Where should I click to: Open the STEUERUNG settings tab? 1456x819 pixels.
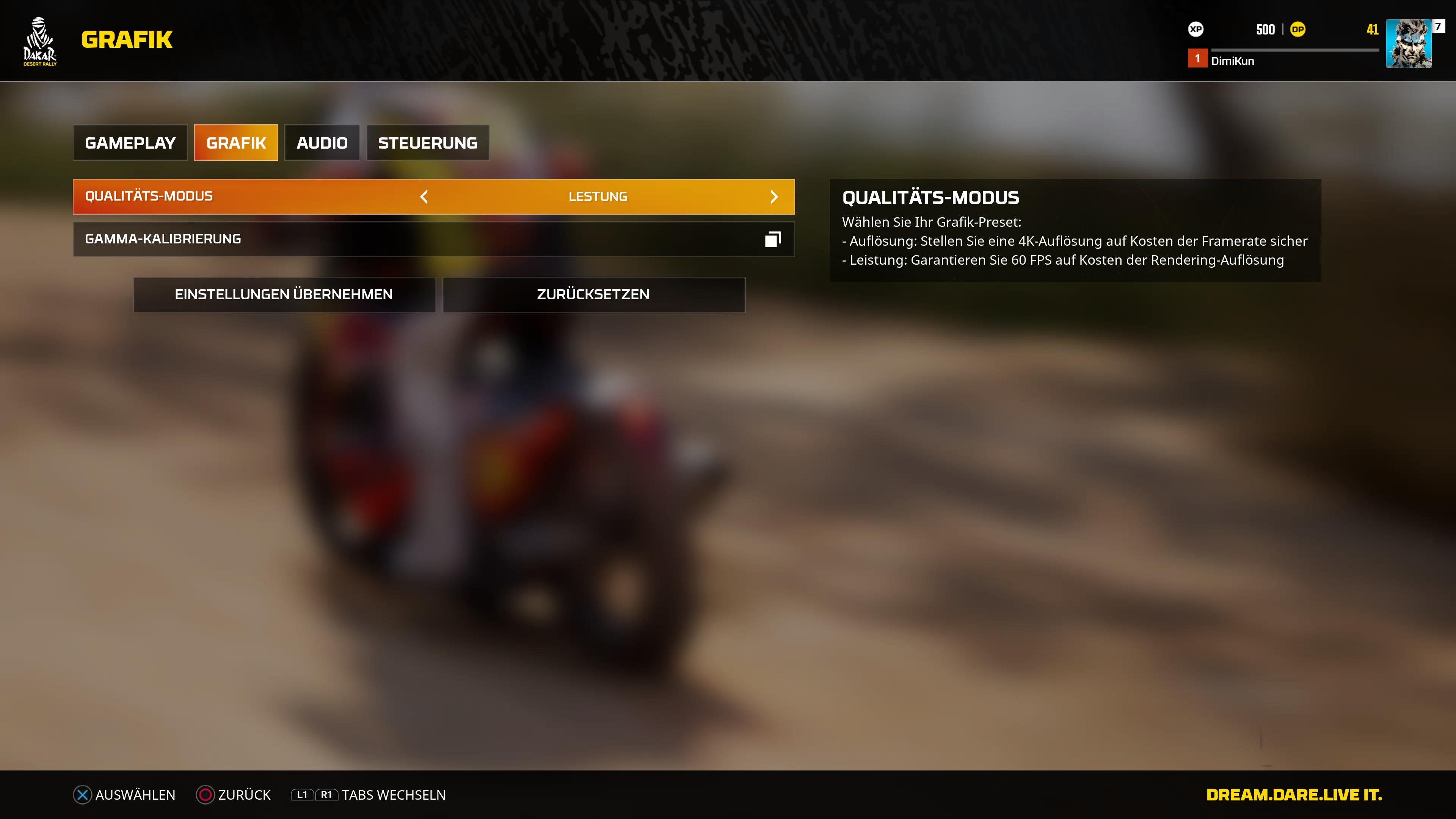427,143
